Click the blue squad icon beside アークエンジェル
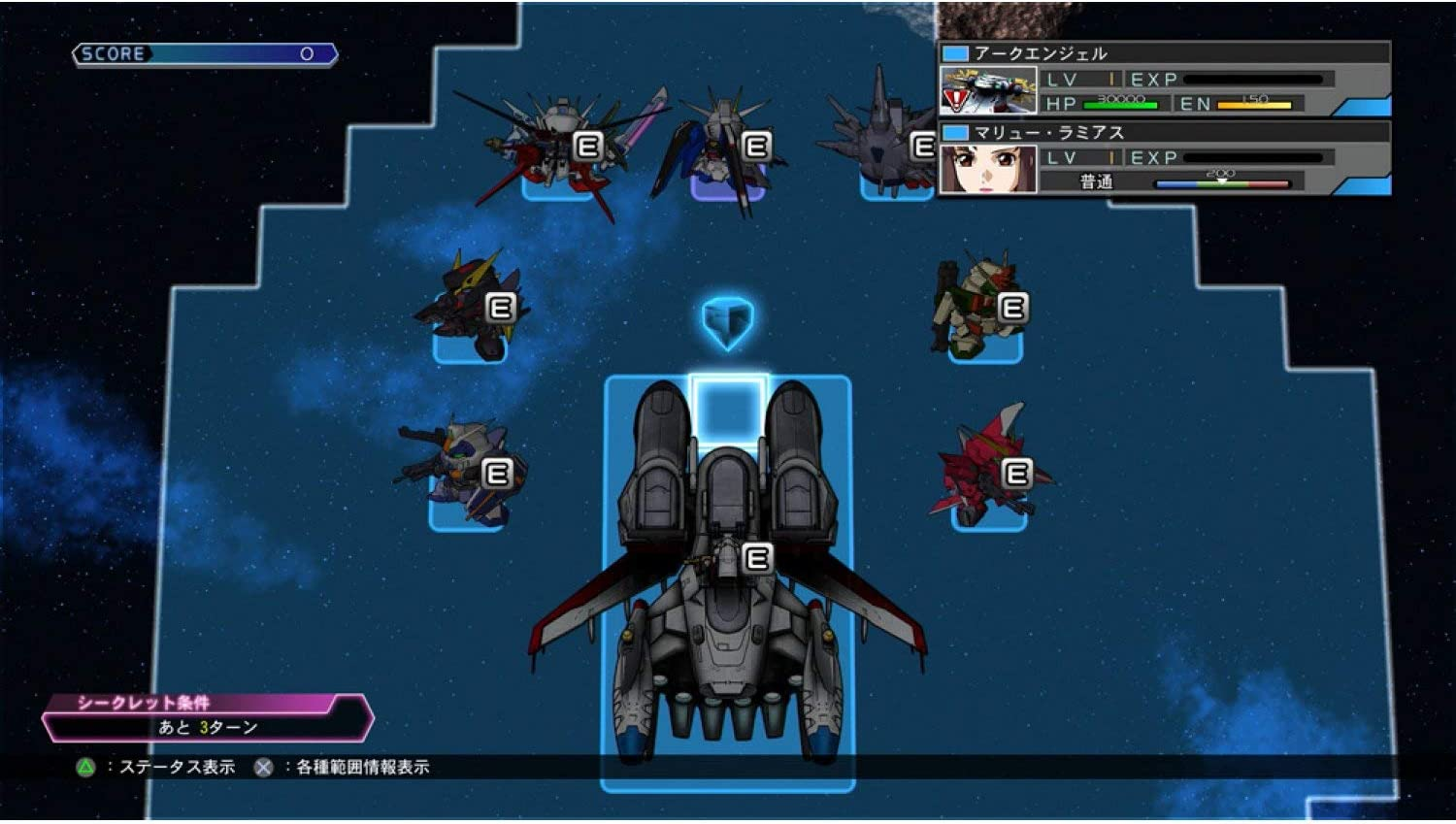The image size is (1456, 824). pyautogui.click(x=954, y=53)
